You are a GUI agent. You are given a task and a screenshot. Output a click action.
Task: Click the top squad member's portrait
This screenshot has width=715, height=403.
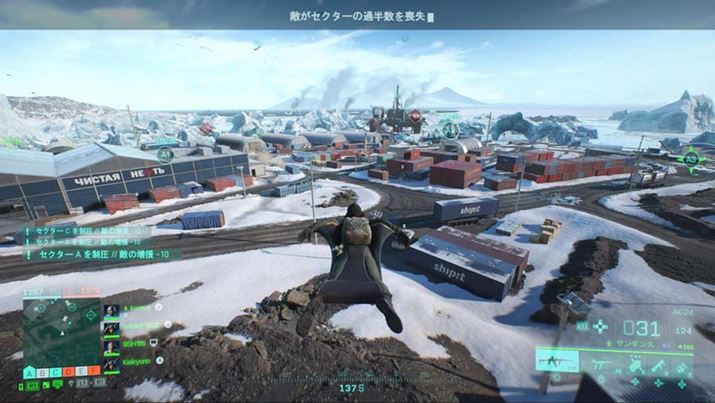[111, 309]
